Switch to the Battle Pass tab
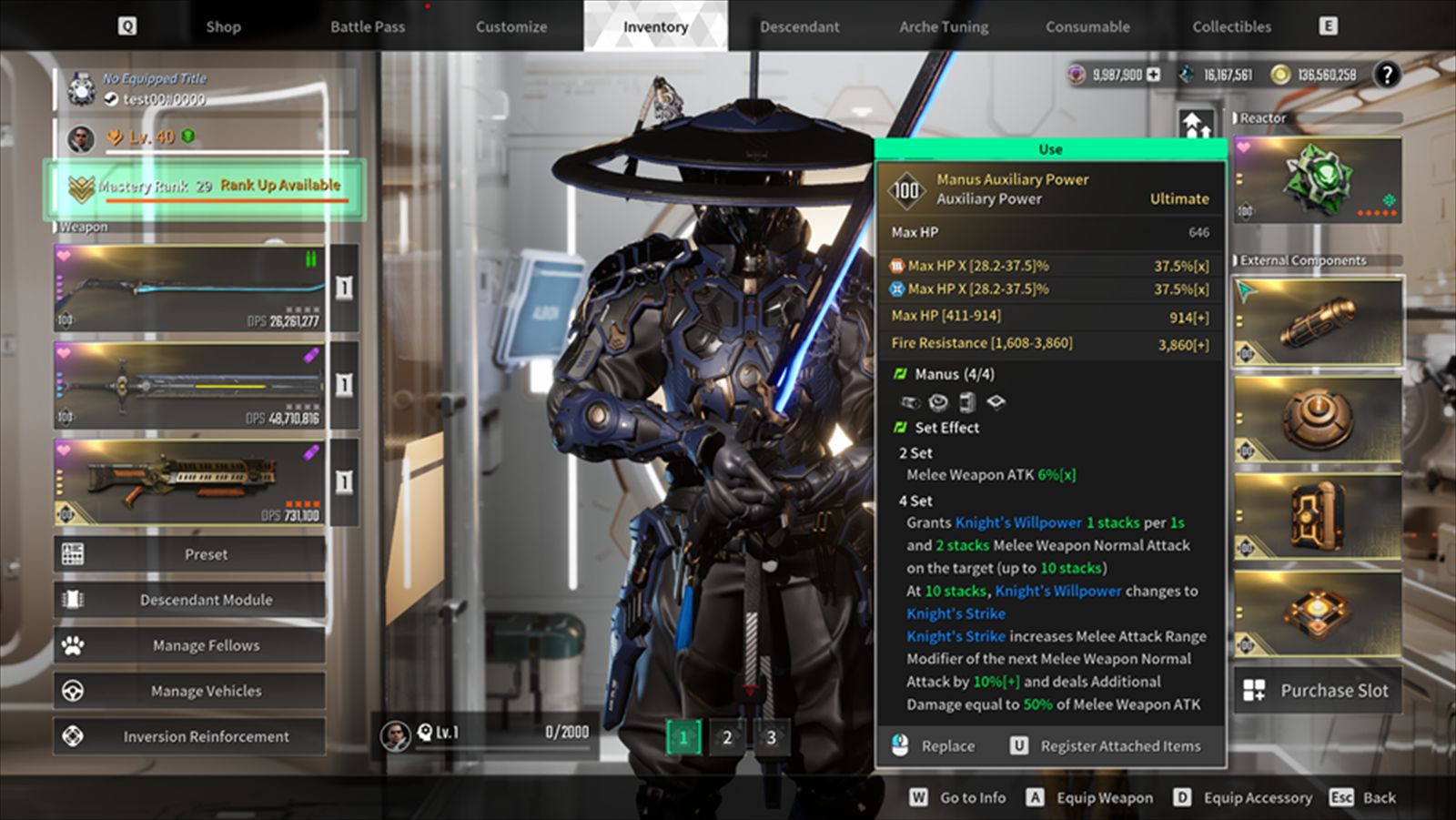 point(368,26)
